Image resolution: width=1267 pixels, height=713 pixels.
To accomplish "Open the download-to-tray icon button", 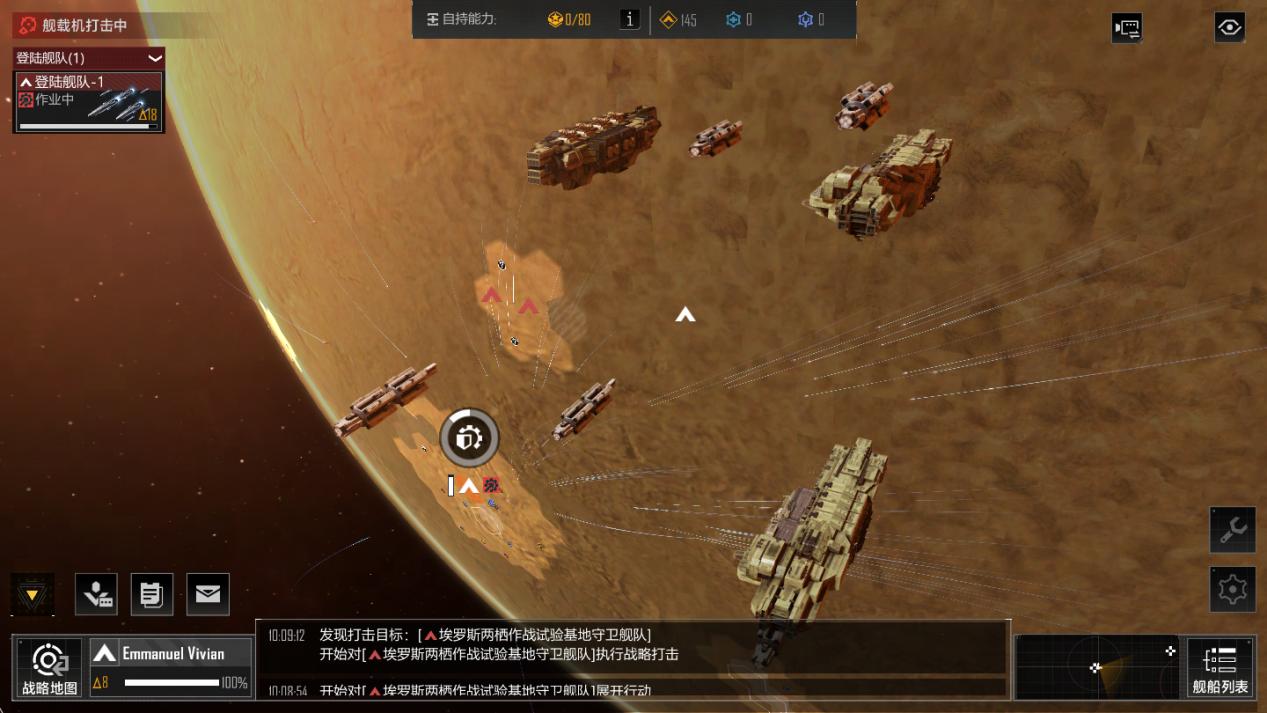I will pyautogui.click(x=96, y=594).
